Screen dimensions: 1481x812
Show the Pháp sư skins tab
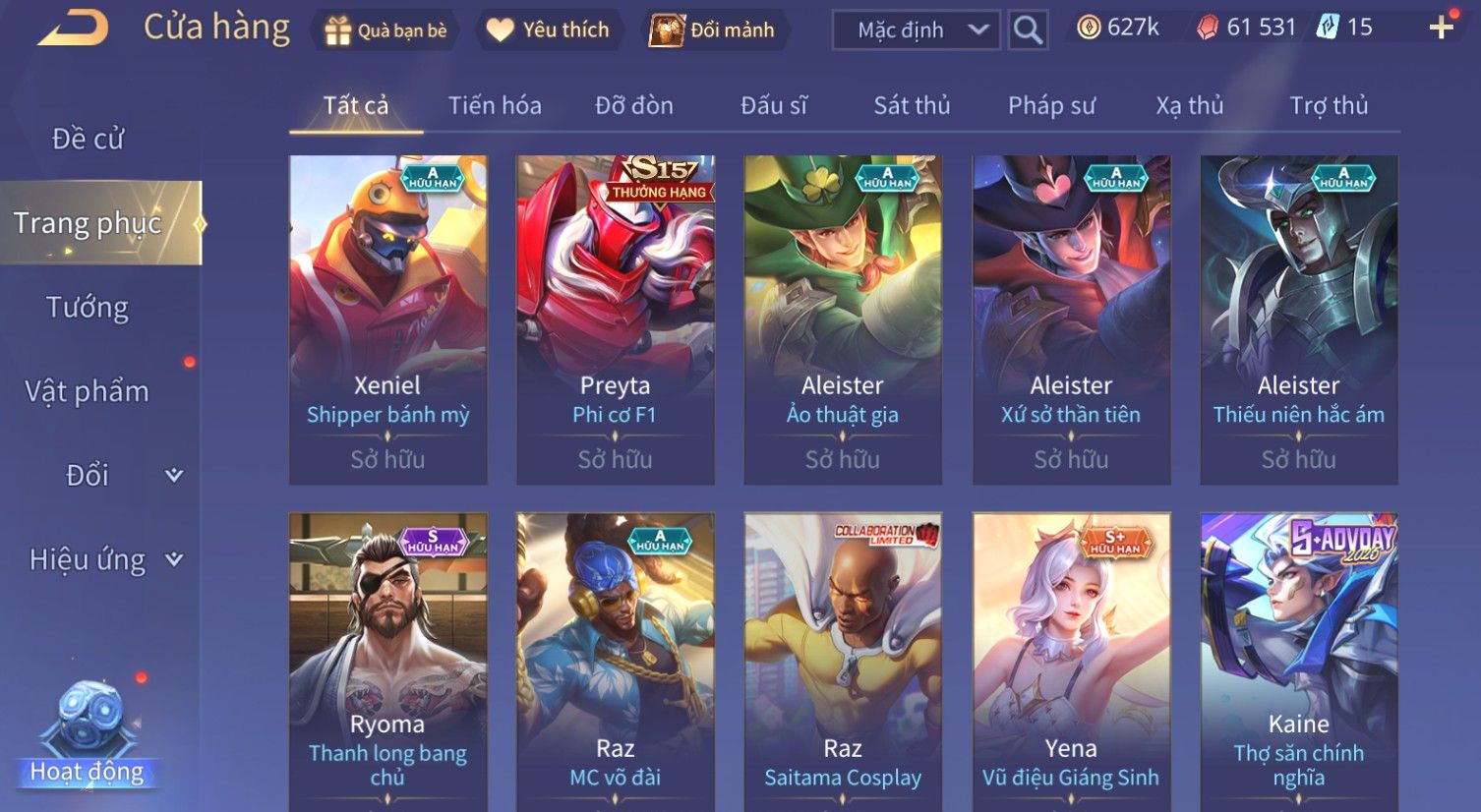click(1051, 106)
